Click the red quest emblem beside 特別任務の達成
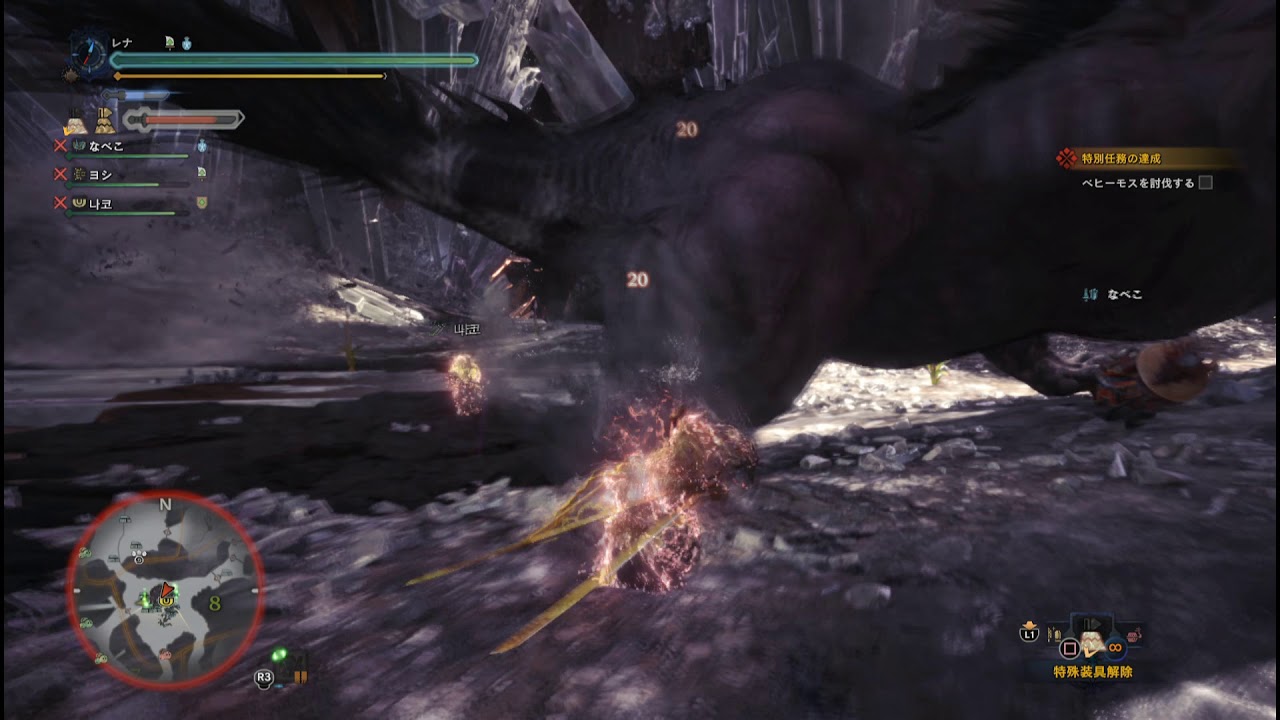The image size is (1280, 720). (x=1067, y=155)
